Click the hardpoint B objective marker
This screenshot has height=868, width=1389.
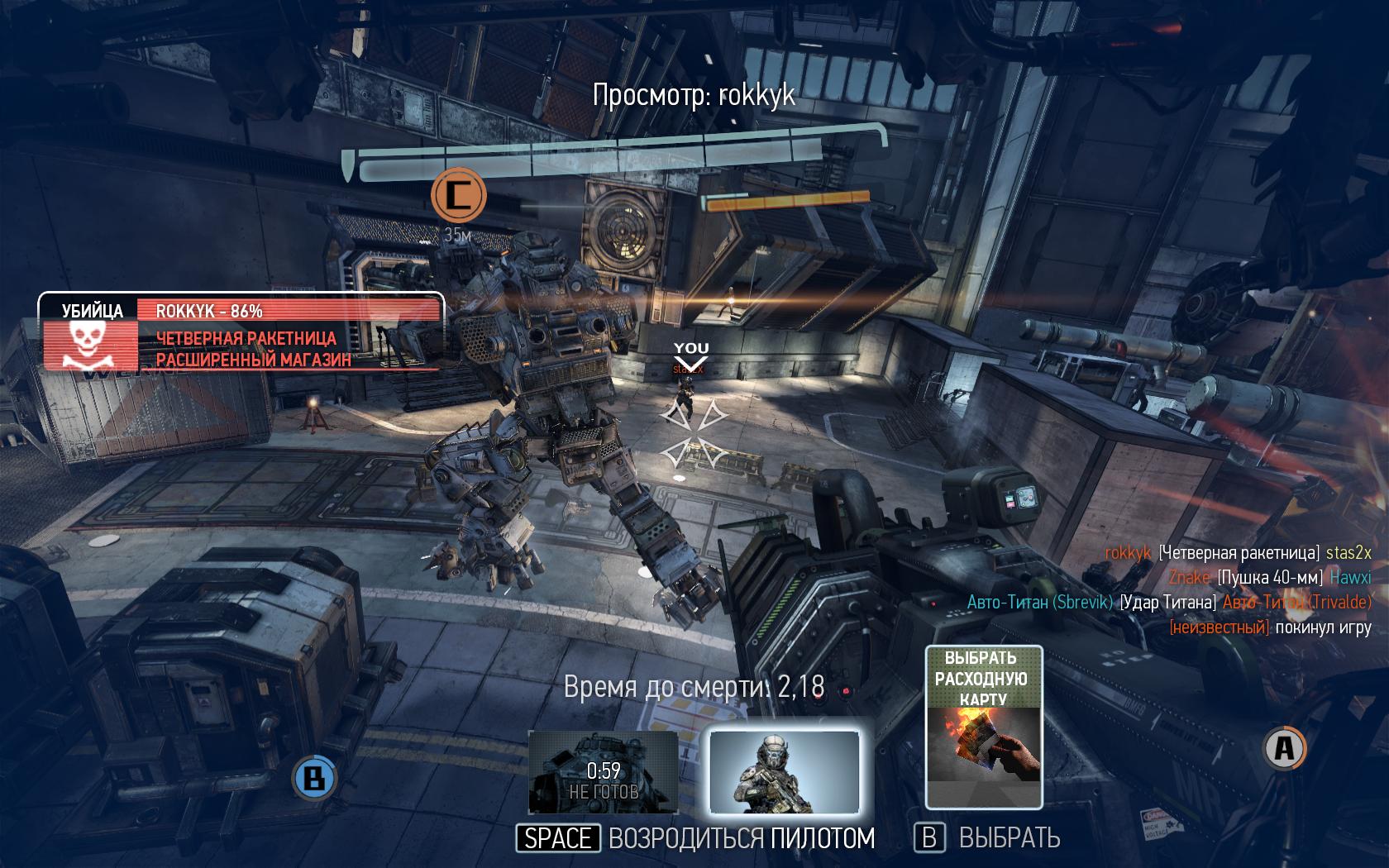314,777
